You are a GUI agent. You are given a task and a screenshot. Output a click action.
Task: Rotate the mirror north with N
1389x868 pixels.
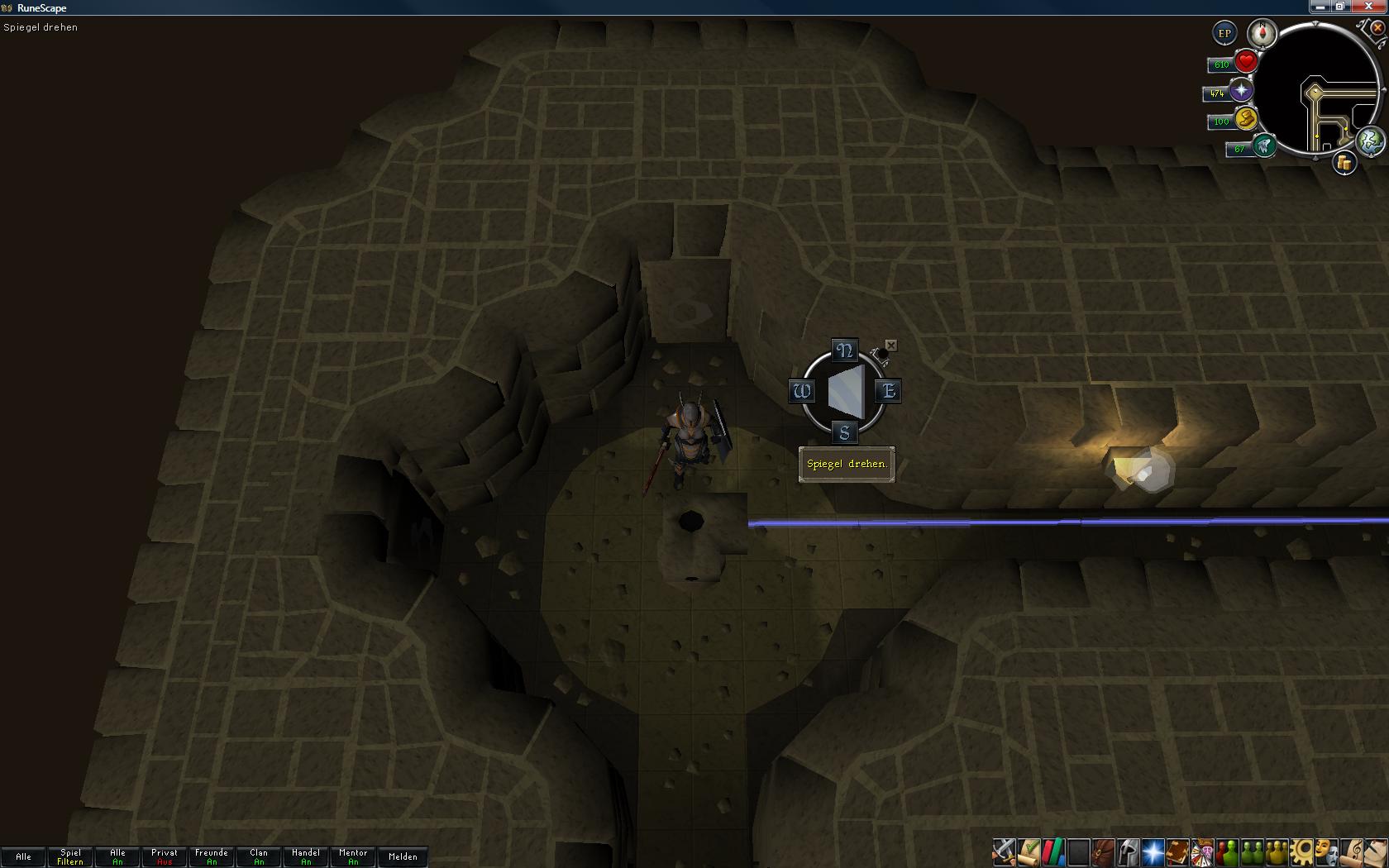pyautogui.click(x=844, y=351)
